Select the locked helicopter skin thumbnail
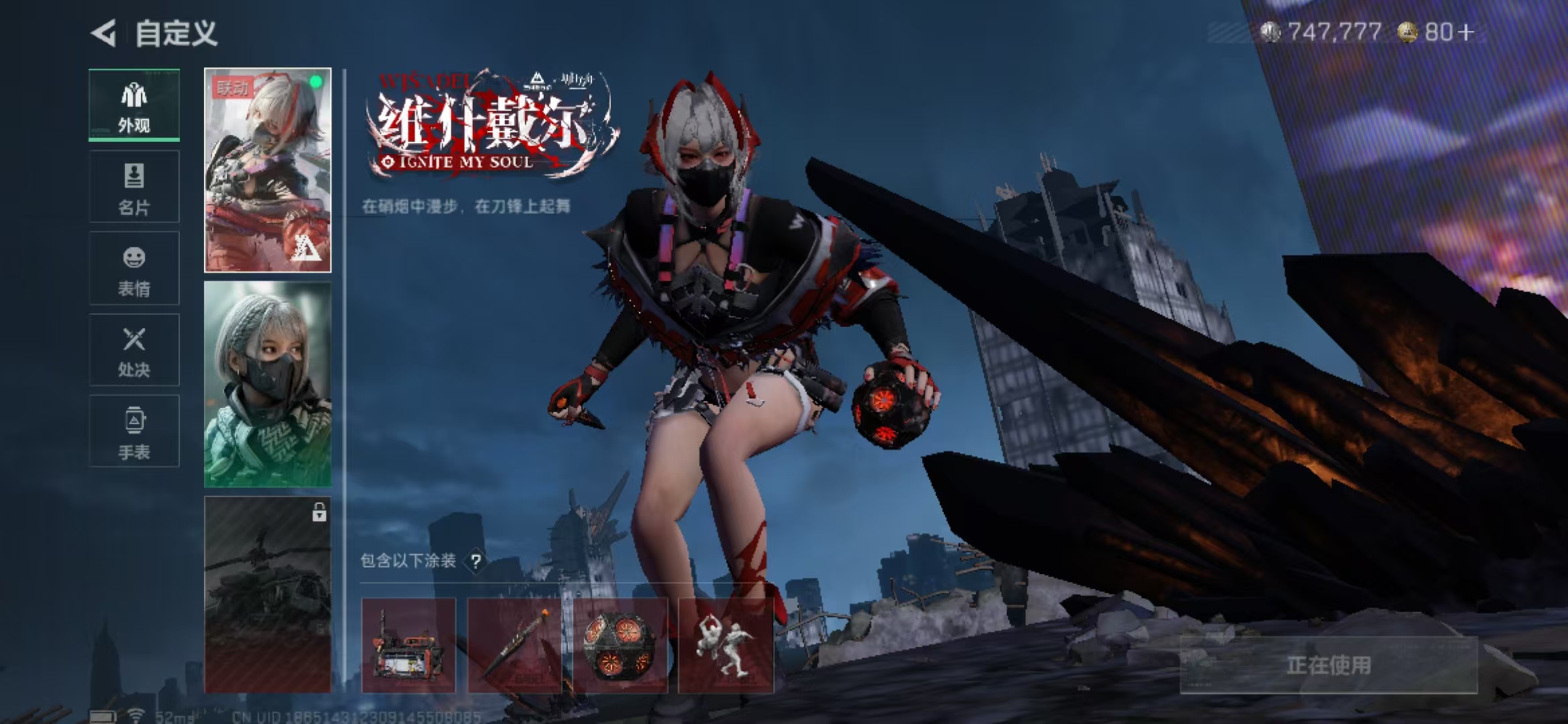Screen dimensions: 1568x724 (x=267, y=595)
